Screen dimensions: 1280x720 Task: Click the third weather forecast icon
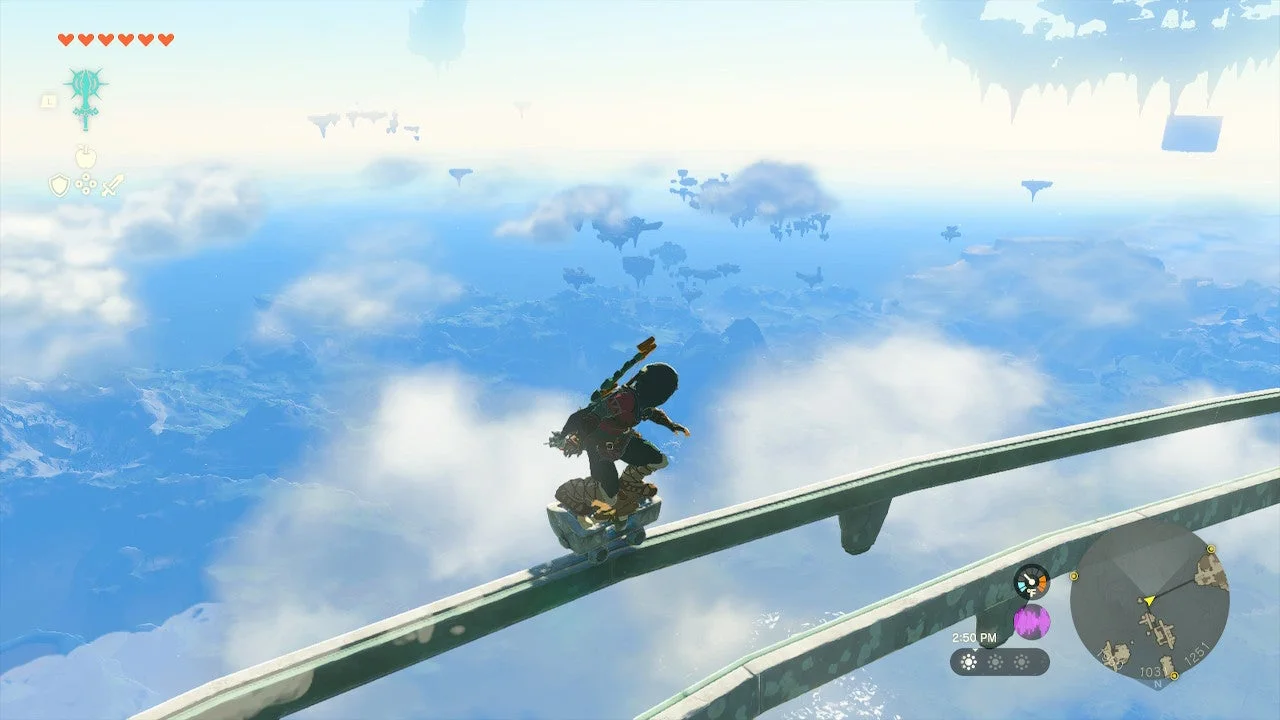coord(1022,662)
